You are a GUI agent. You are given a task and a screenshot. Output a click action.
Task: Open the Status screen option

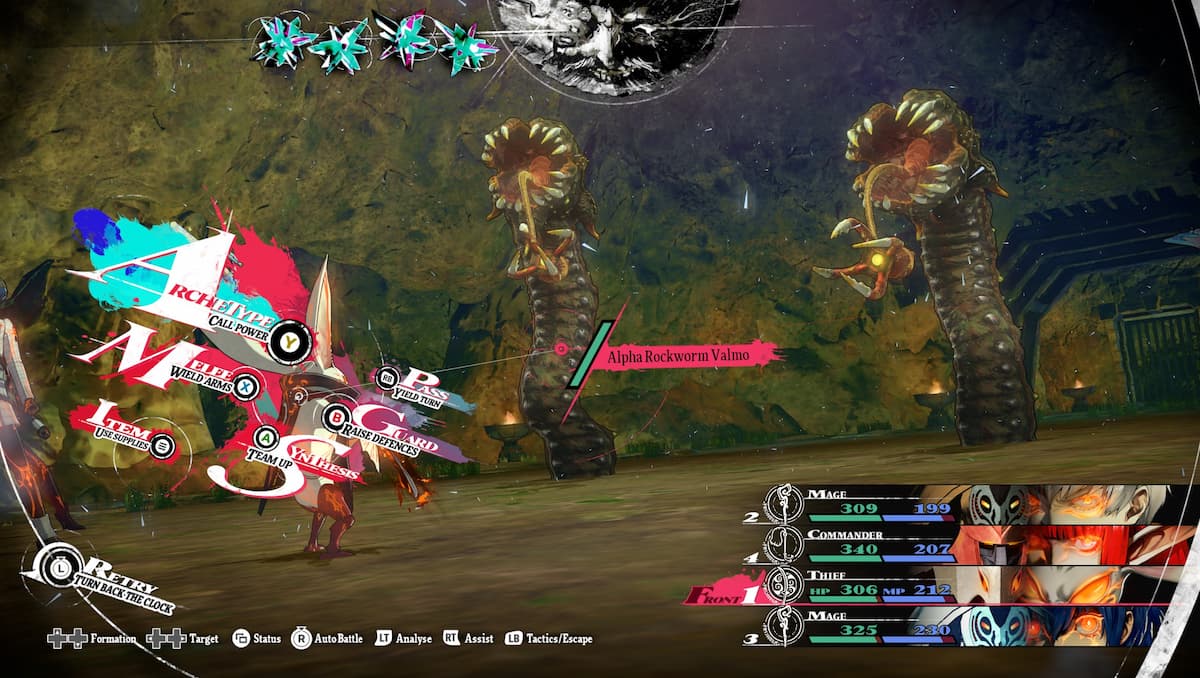coord(256,638)
